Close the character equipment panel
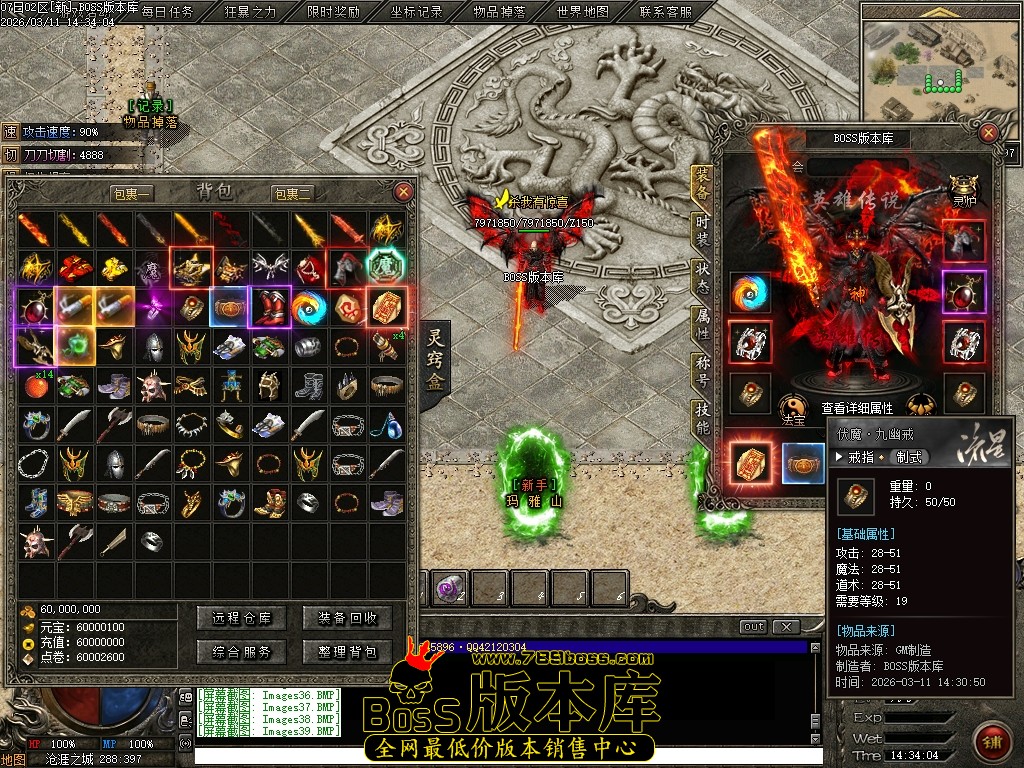The image size is (1024, 768). pos(988,133)
